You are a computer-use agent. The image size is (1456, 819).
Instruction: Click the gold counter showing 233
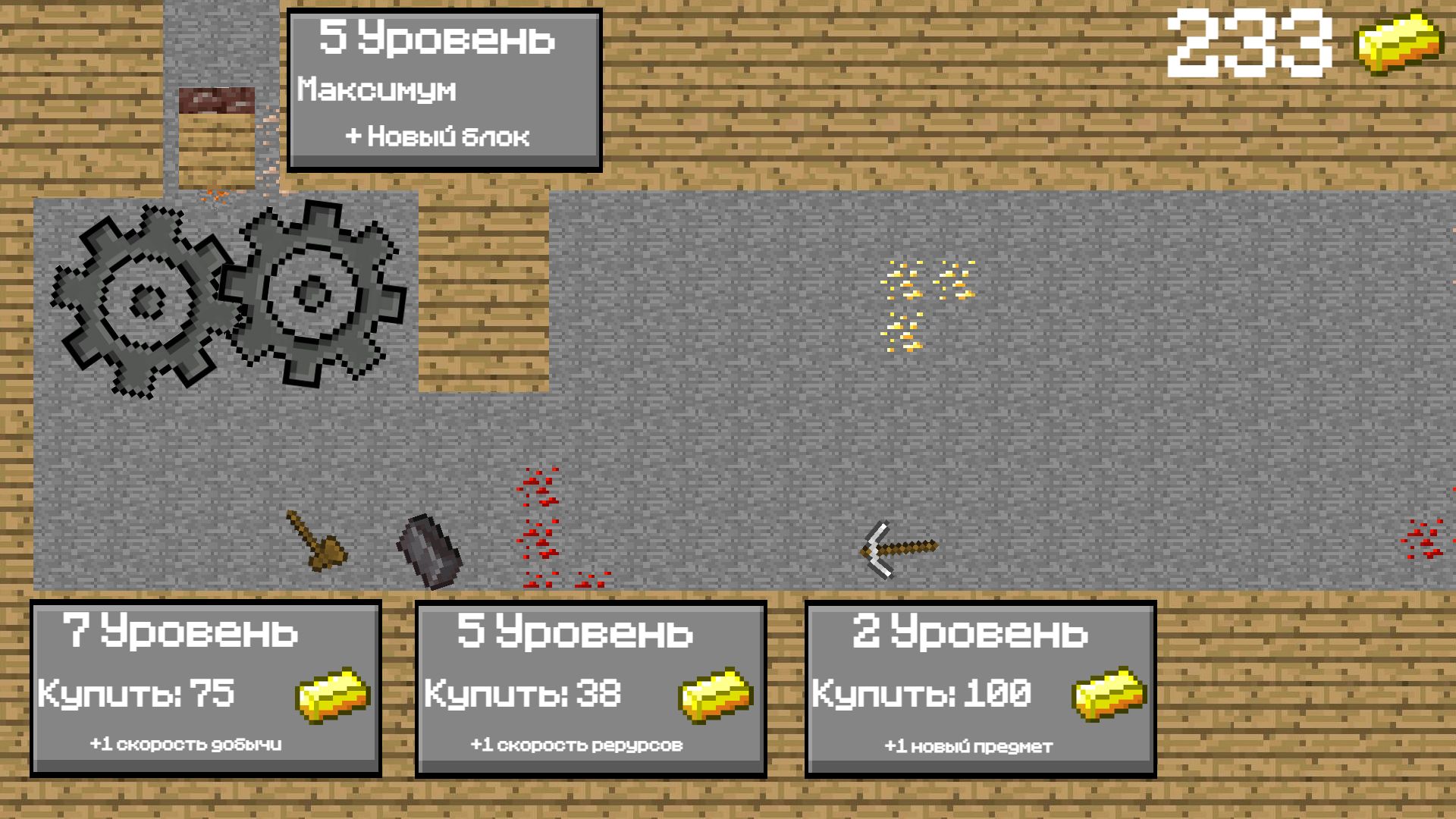click(x=1251, y=42)
